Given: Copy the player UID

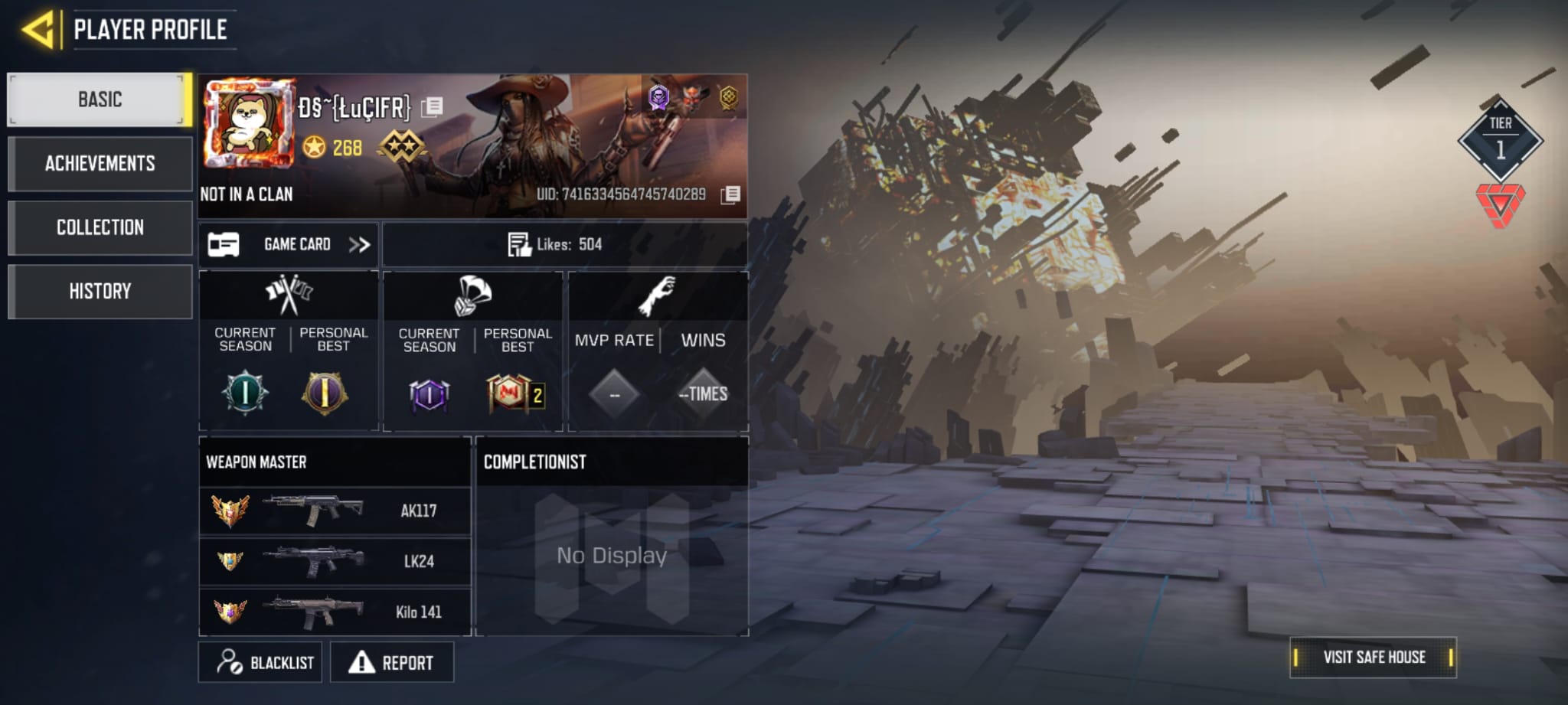Looking at the screenshot, I should coord(730,194).
